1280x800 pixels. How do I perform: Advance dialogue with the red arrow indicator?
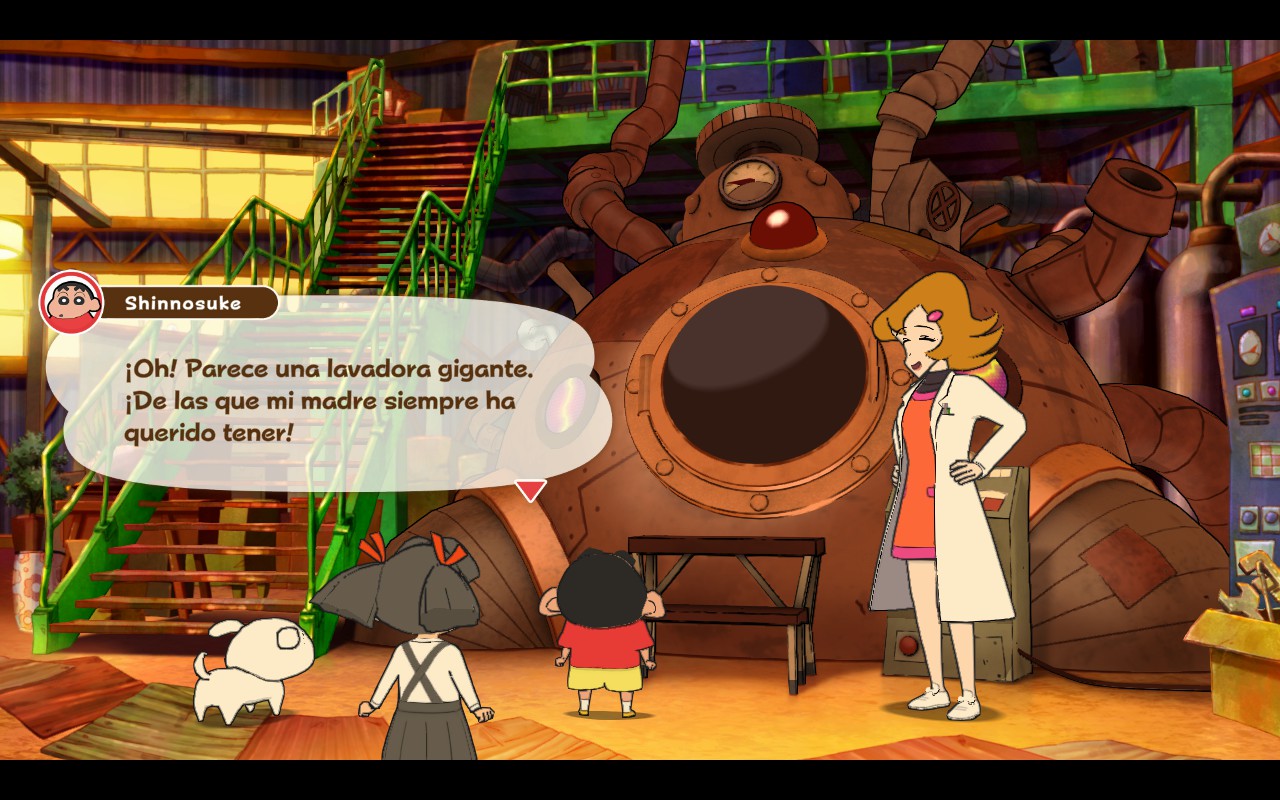[x=530, y=489]
